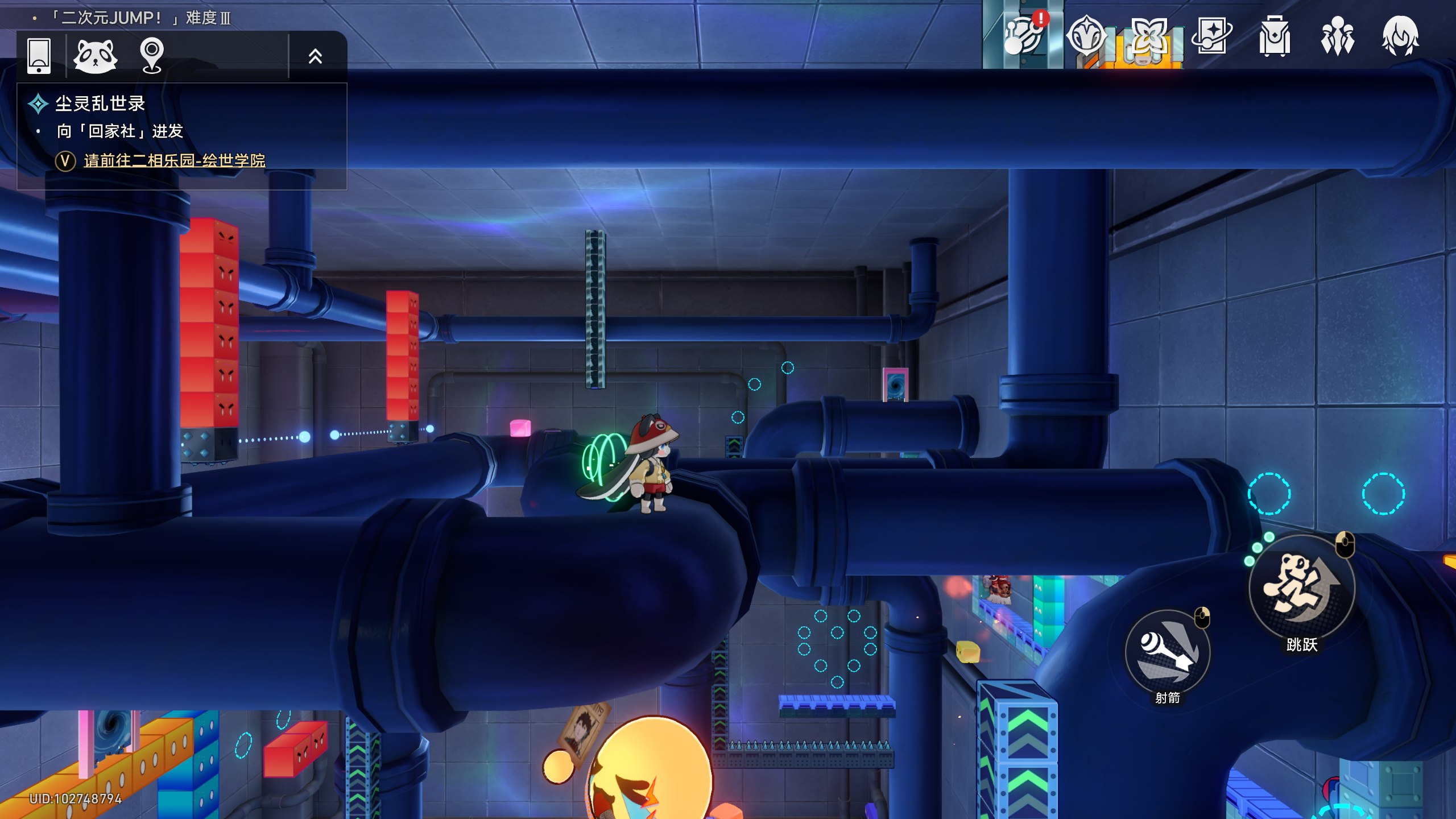Open the node icon with red alert badge
1456x819 pixels.
coord(1023,35)
